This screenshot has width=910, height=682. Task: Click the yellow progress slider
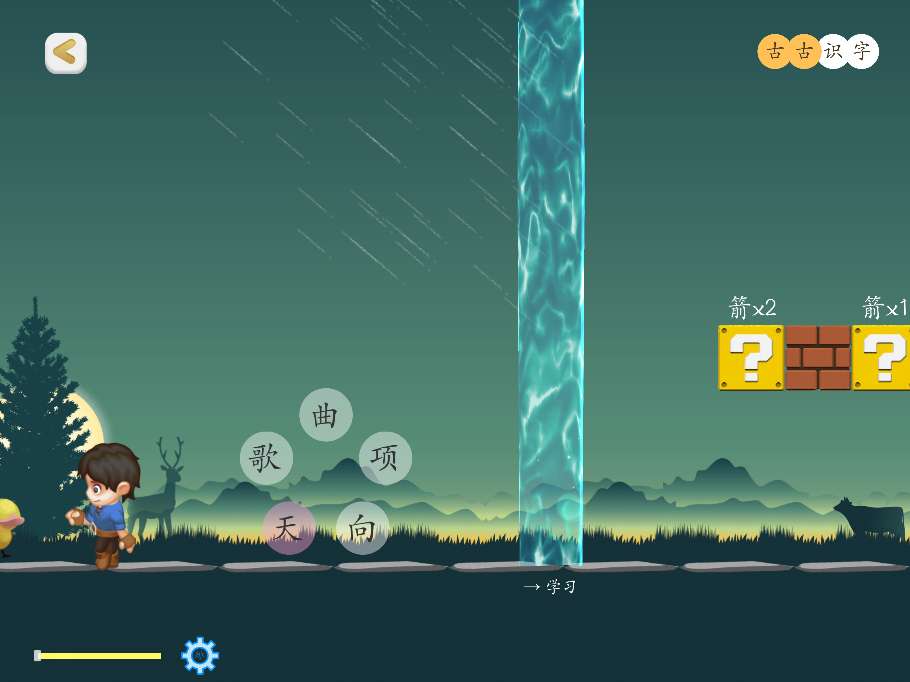click(x=98, y=656)
